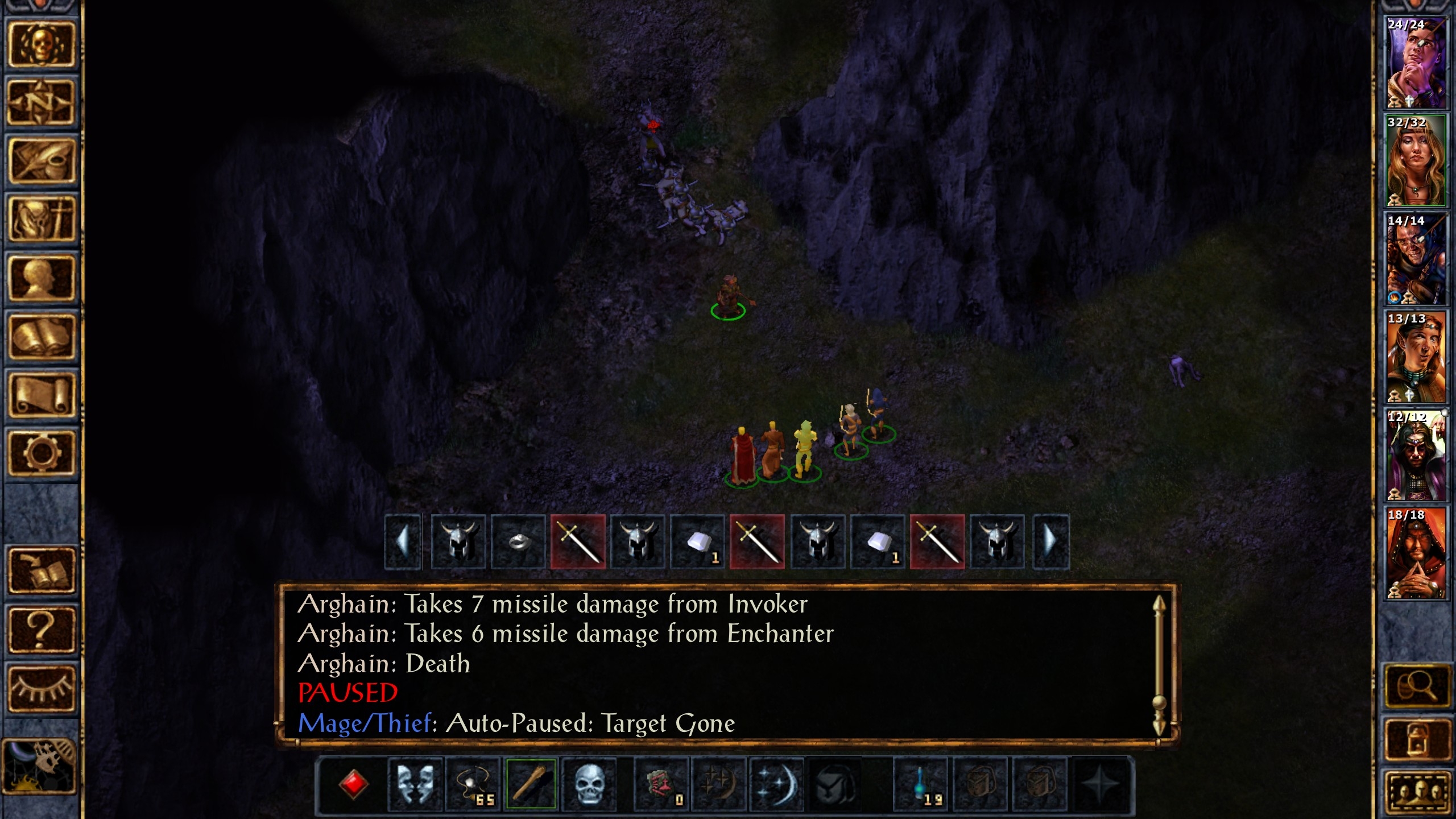This screenshot has height=819, width=1456.
Task: Open the area map with compass icon
Action: pos(41,102)
